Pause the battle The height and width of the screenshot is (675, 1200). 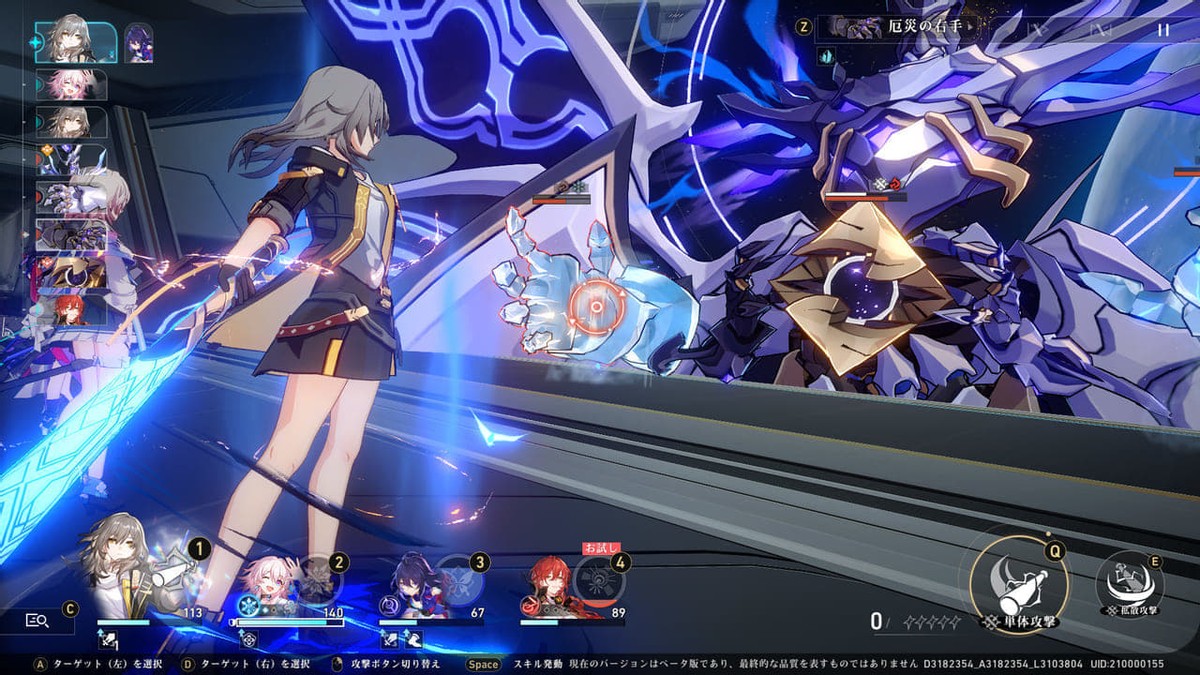coord(1162,30)
